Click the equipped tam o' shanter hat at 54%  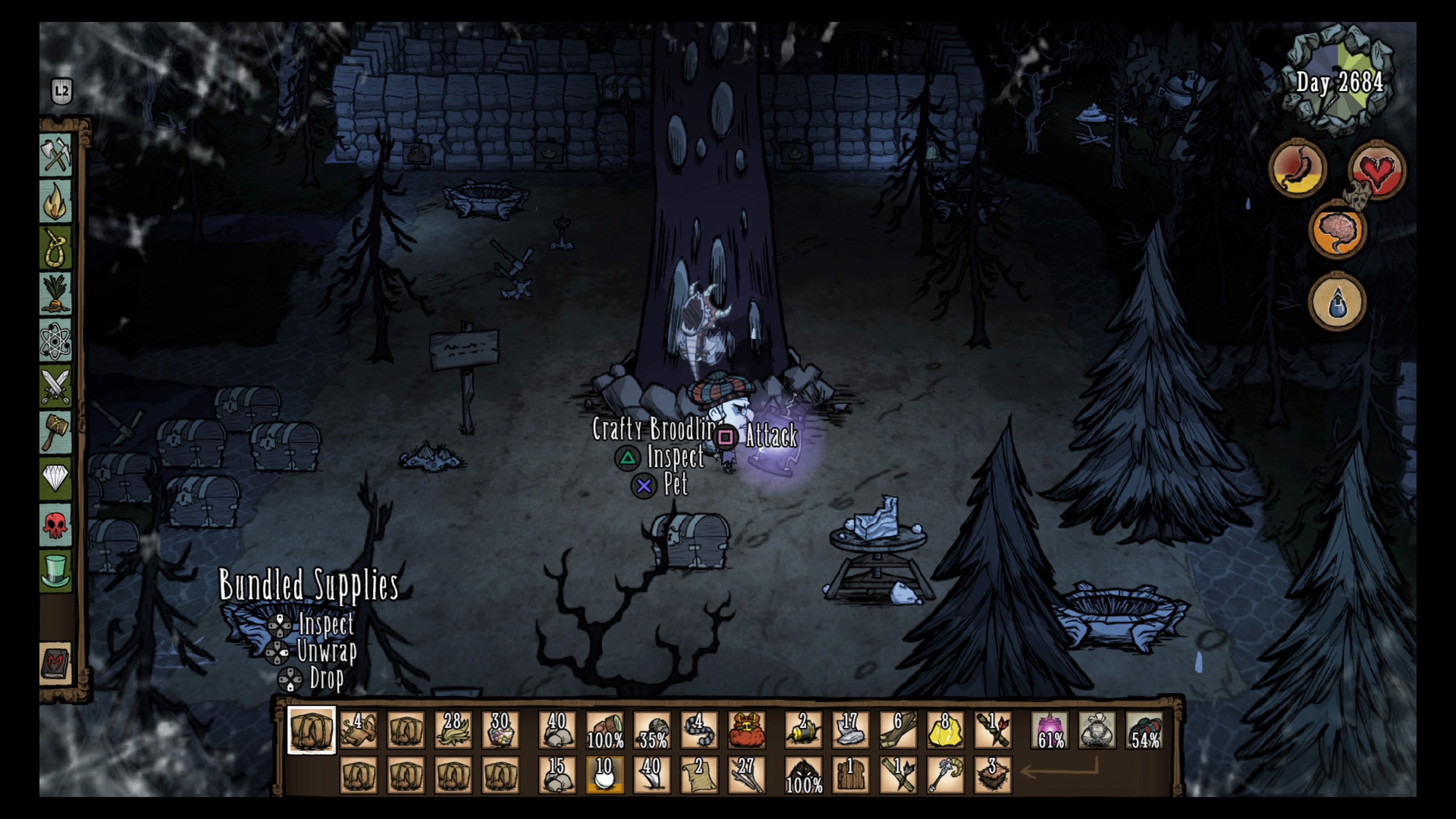tap(1144, 730)
